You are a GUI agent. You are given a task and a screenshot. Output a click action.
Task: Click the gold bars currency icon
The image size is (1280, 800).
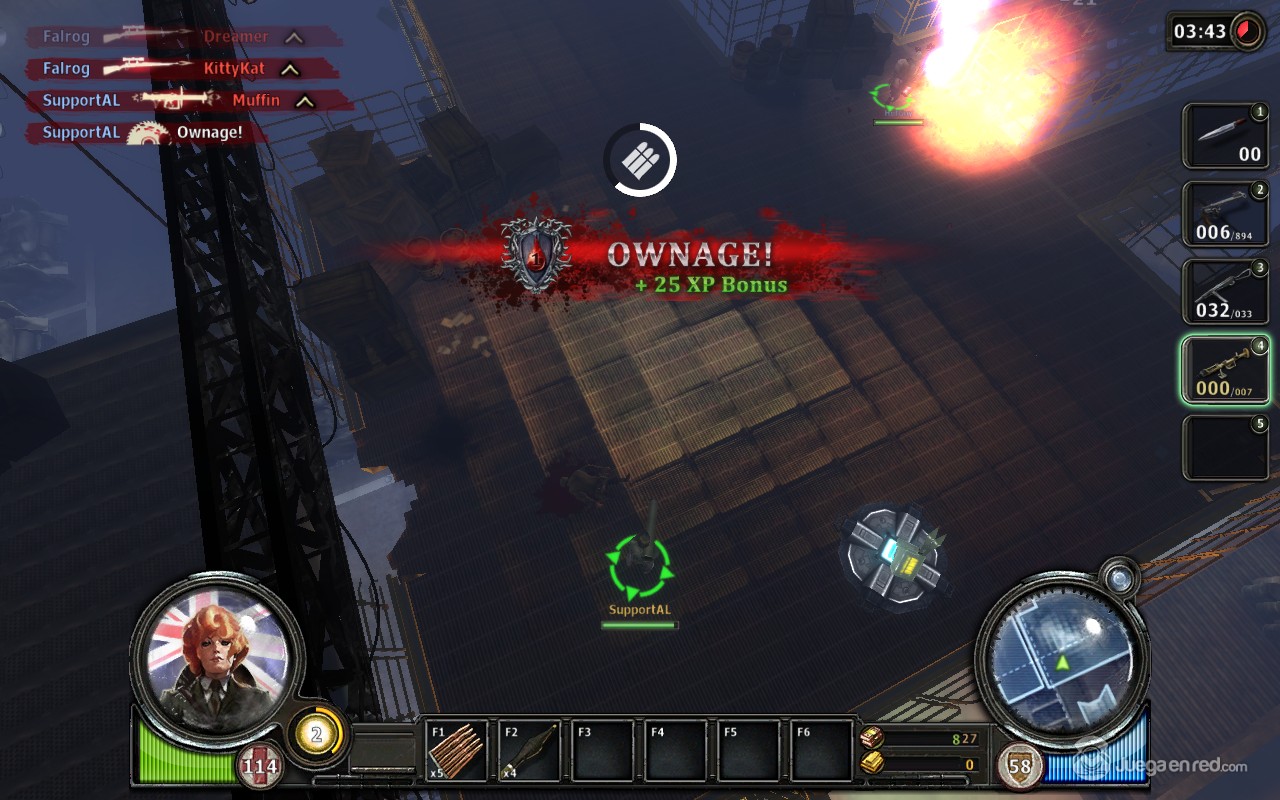pos(871,764)
